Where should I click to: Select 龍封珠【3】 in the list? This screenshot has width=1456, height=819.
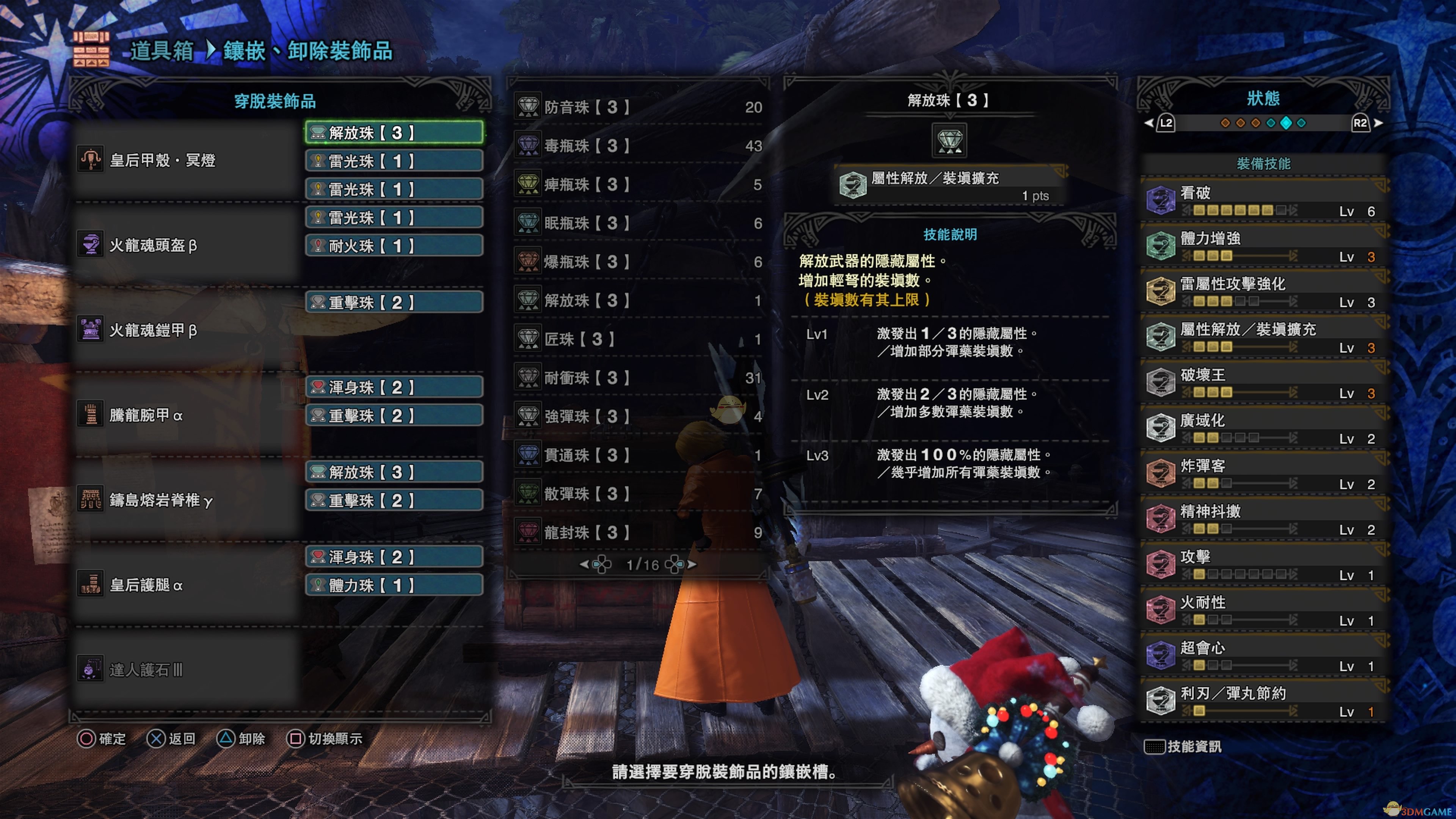click(x=639, y=532)
